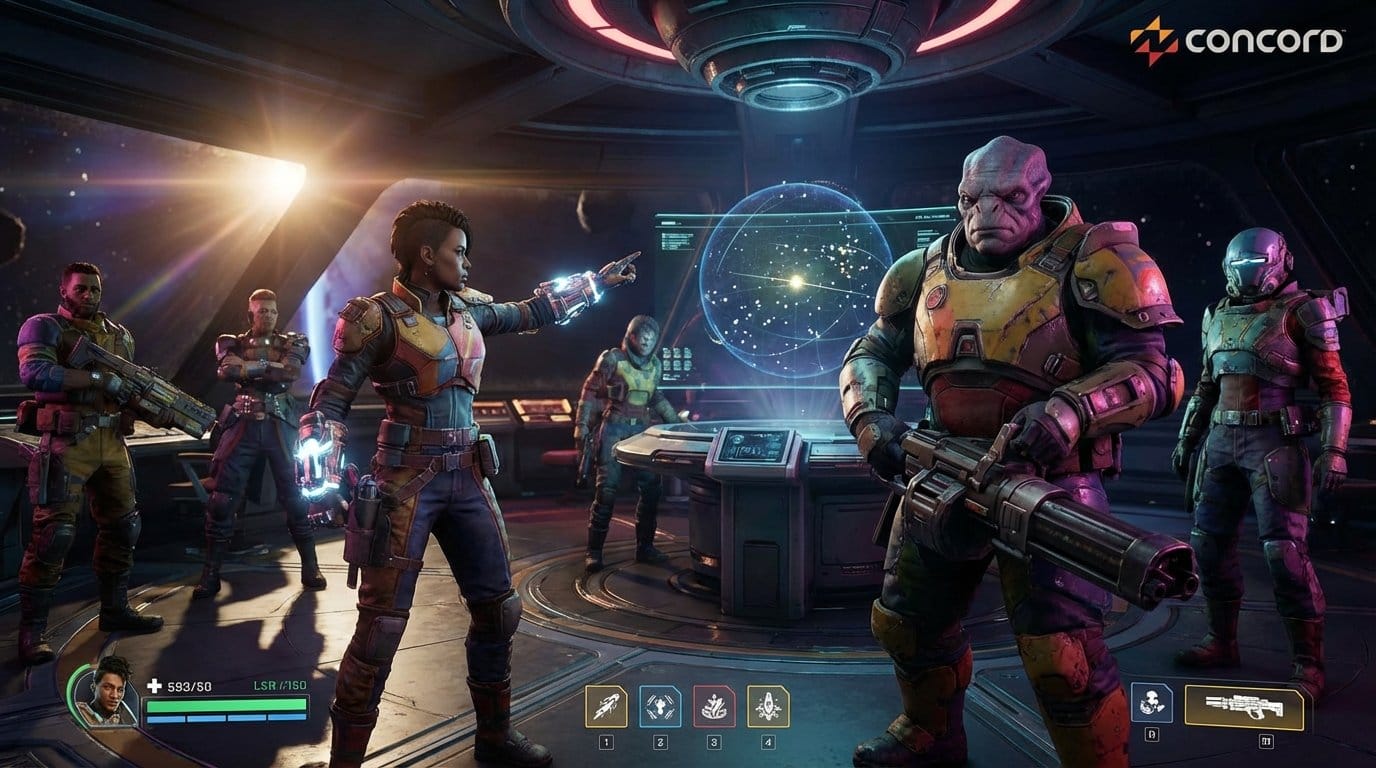Open the weapon card showing the rifle
This screenshot has width=1376, height=768.
click(1244, 706)
